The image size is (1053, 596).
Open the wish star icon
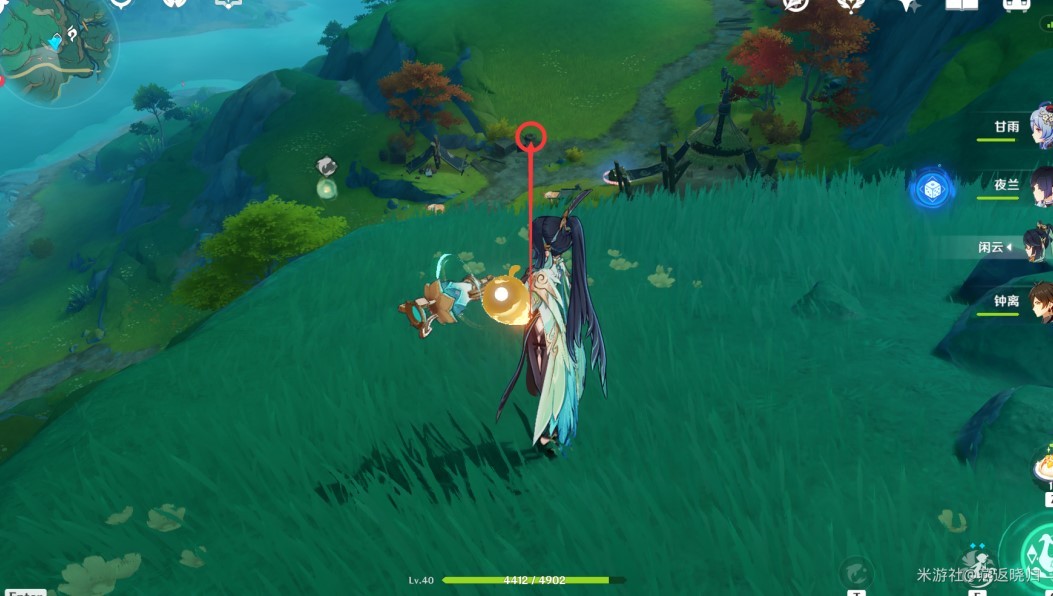coord(908,4)
